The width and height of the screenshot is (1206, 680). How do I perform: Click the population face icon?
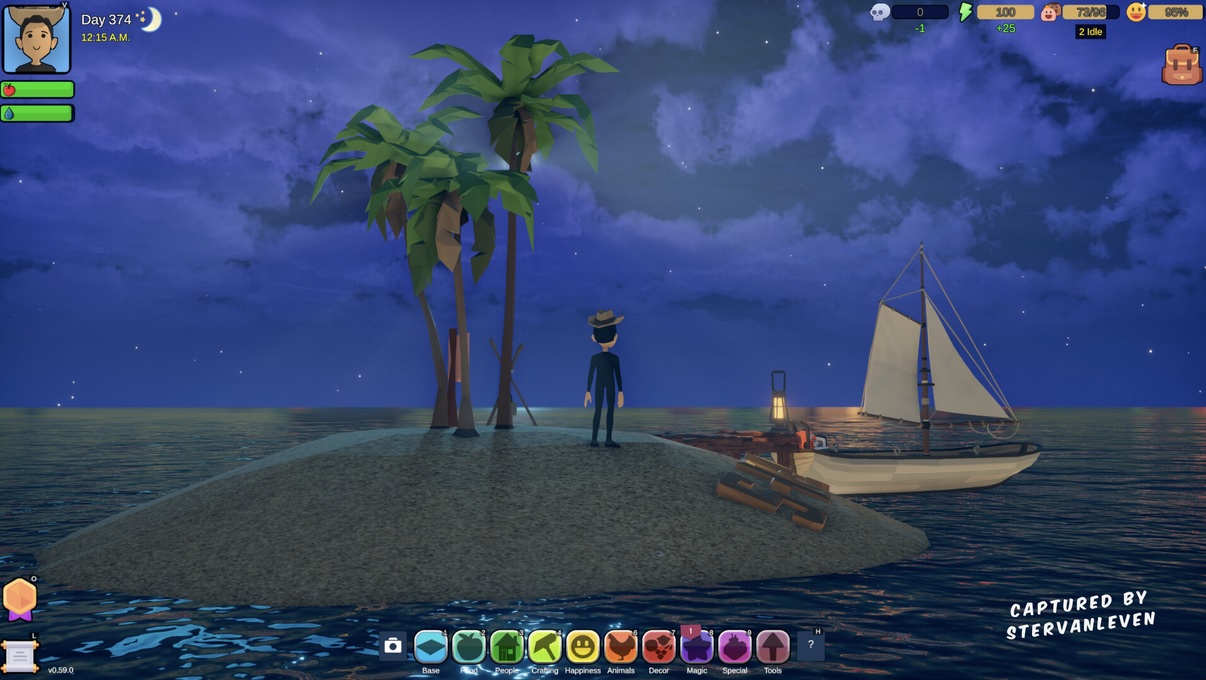[1050, 12]
